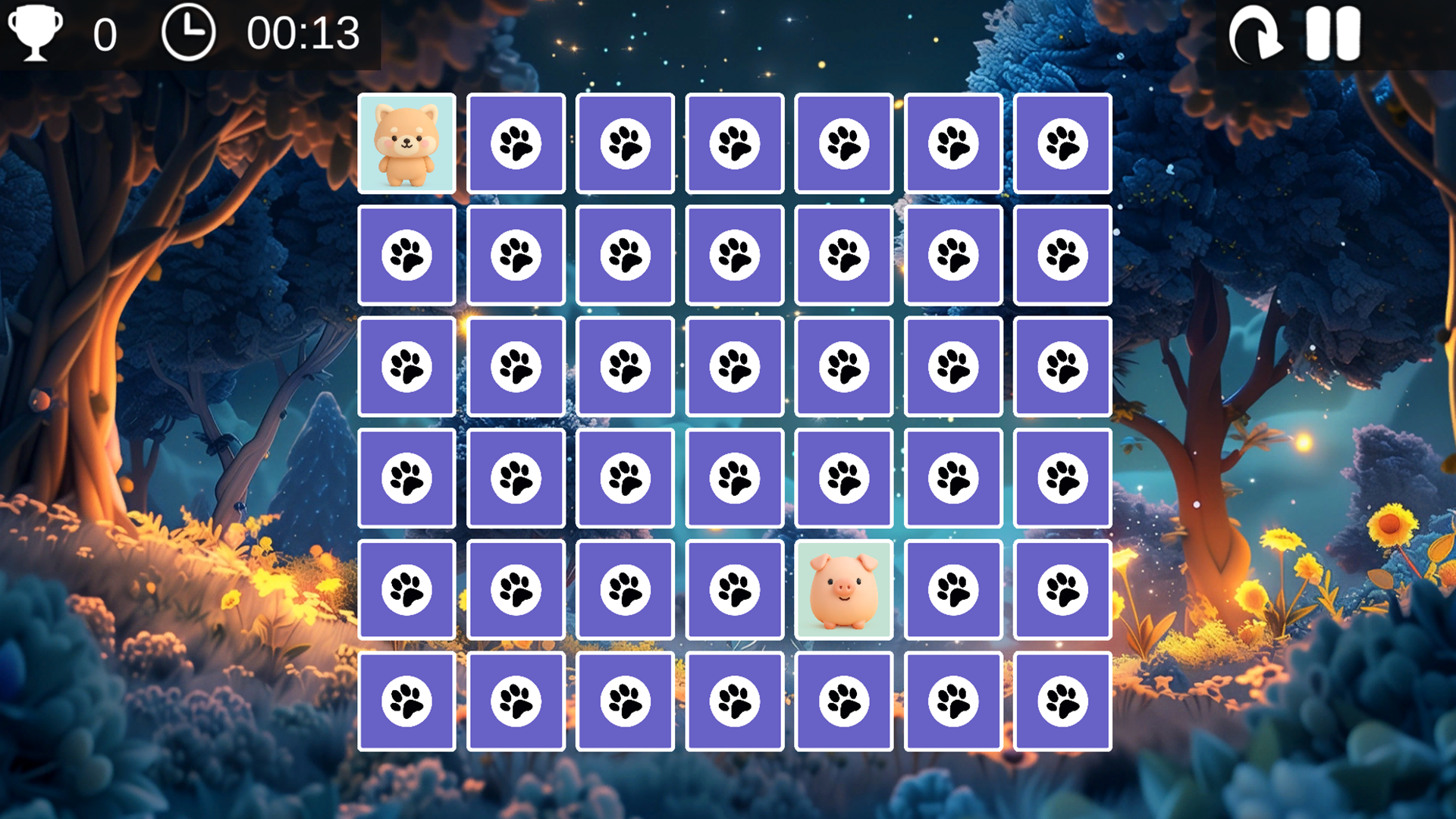This screenshot has width=1456, height=819.
Task: Select the revealed shiba dog card
Action: pos(406,143)
